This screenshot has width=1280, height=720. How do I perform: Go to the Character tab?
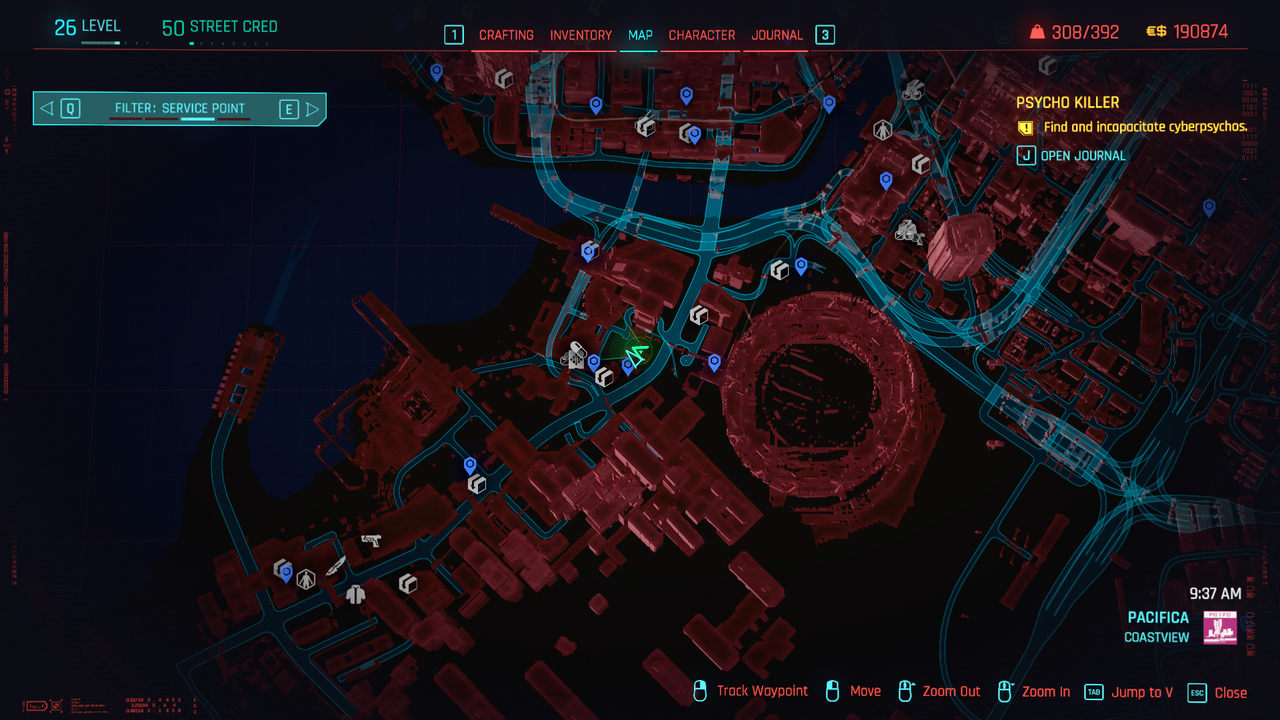click(x=702, y=35)
